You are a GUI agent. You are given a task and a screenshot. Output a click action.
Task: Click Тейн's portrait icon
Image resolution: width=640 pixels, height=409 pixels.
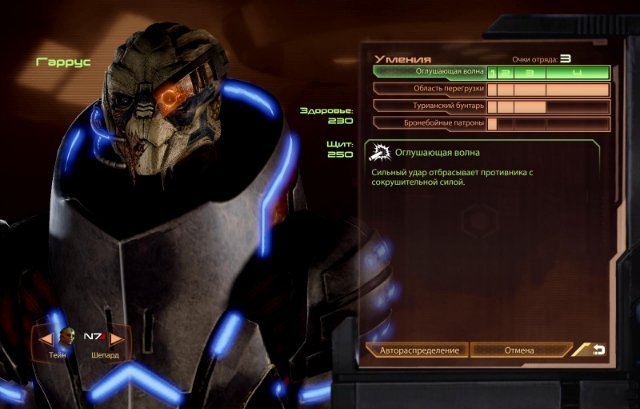(x=66, y=336)
